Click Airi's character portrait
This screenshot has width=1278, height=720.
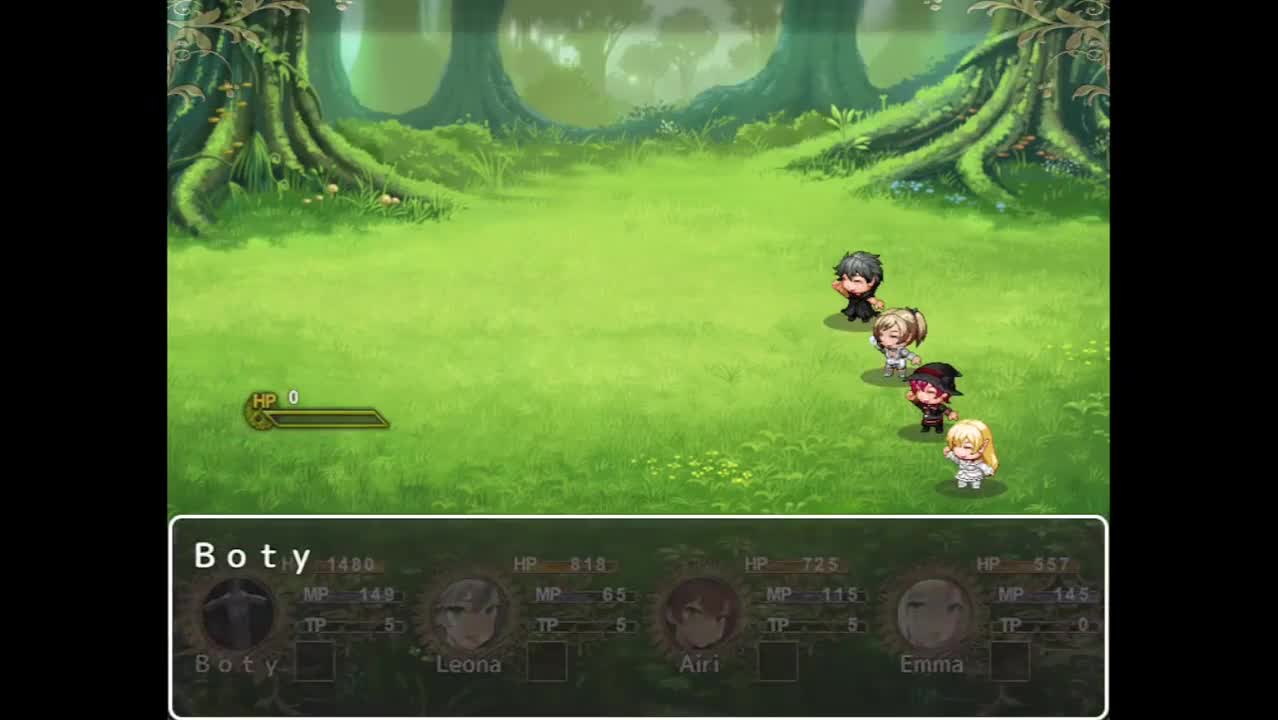(x=700, y=614)
